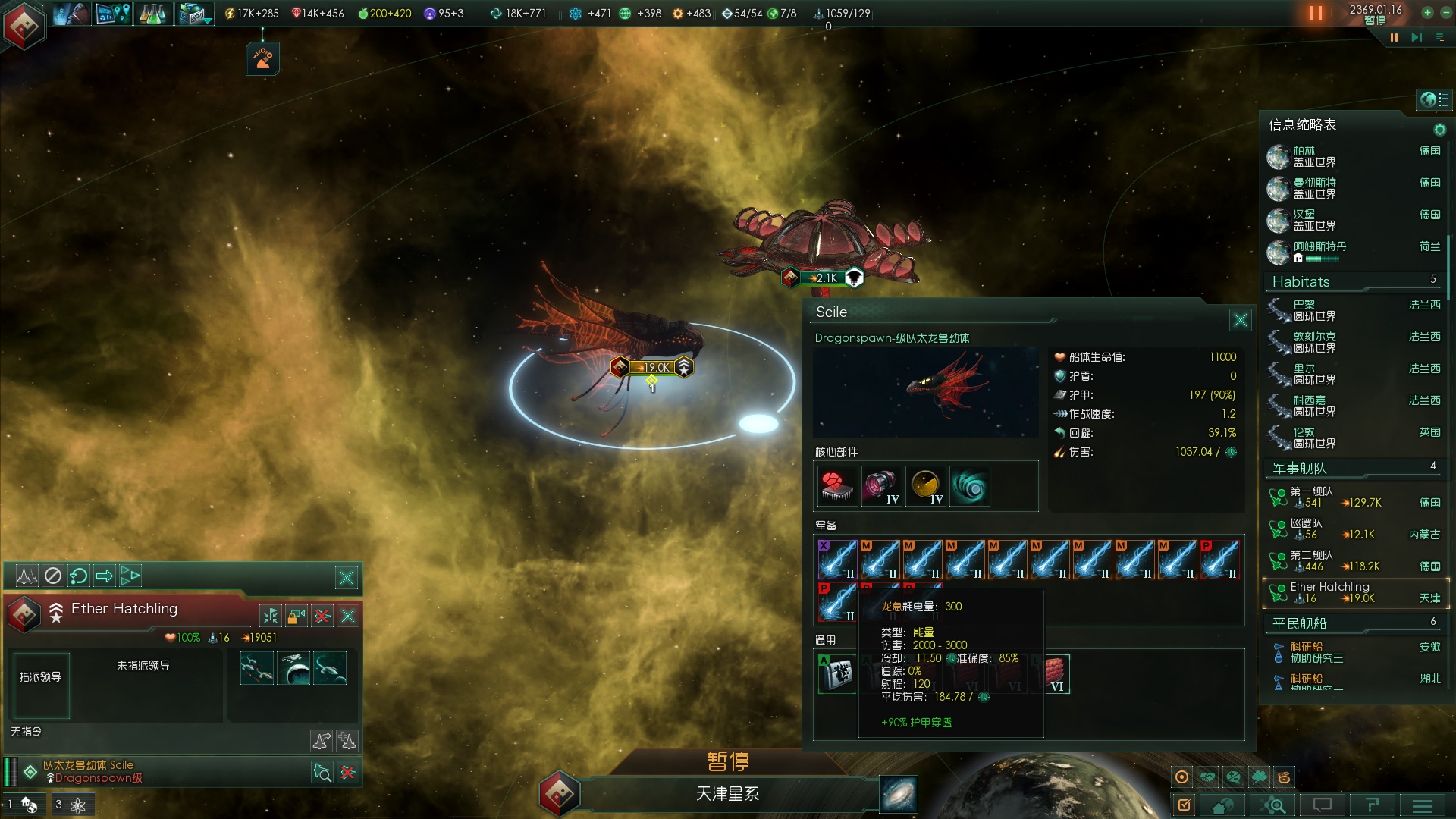Close the Scile ship details panel
The image size is (1456, 819).
tap(1240, 321)
